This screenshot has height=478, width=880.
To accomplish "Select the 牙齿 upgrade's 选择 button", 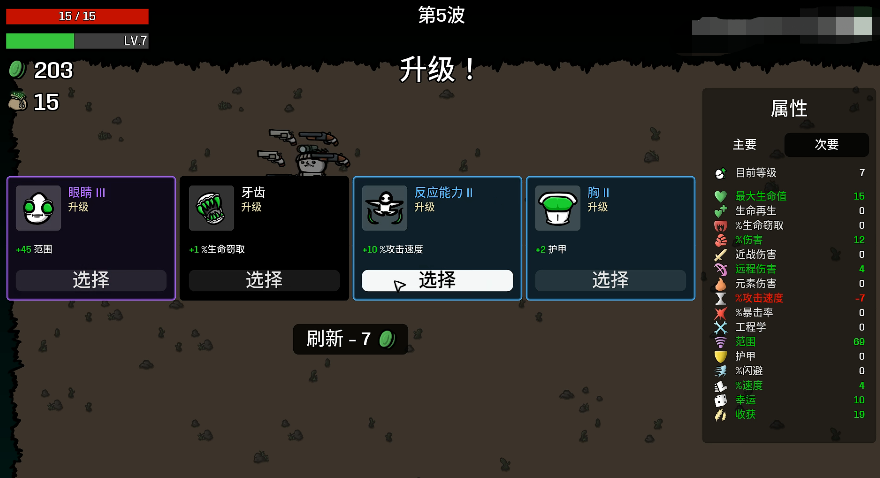I will (x=264, y=280).
